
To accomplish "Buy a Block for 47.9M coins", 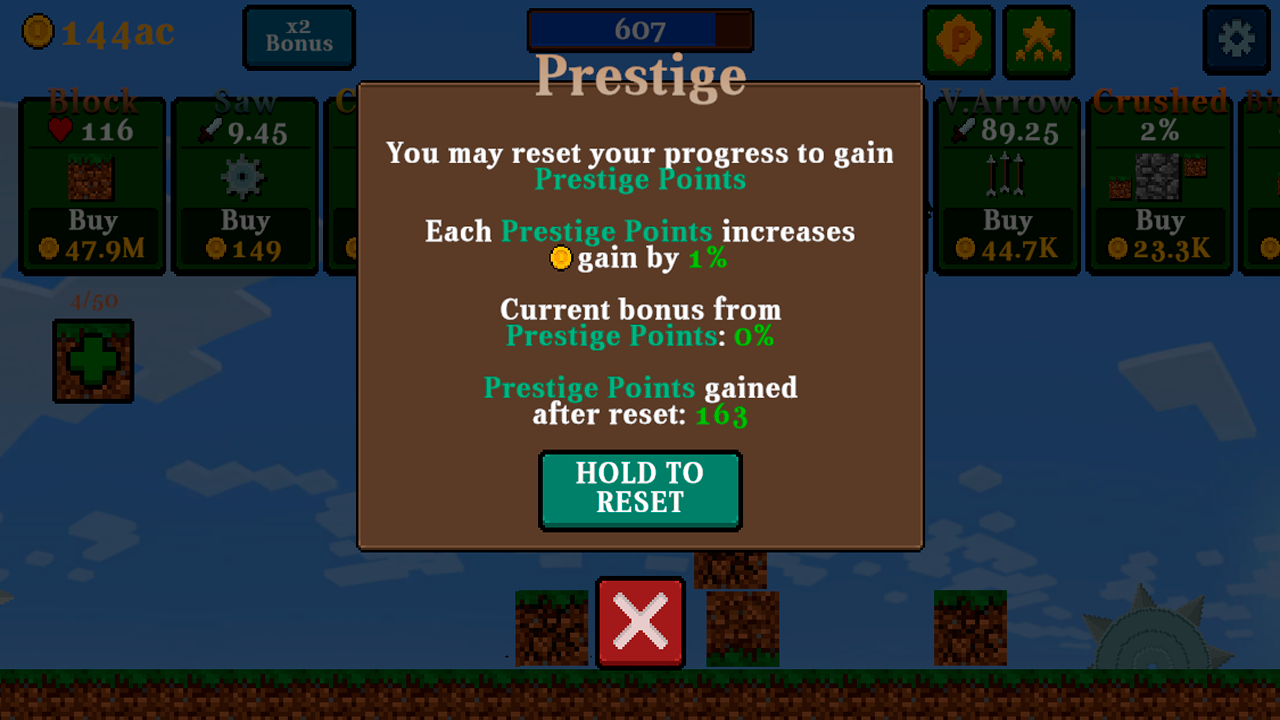I will pyautogui.click(x=92, y=232).
